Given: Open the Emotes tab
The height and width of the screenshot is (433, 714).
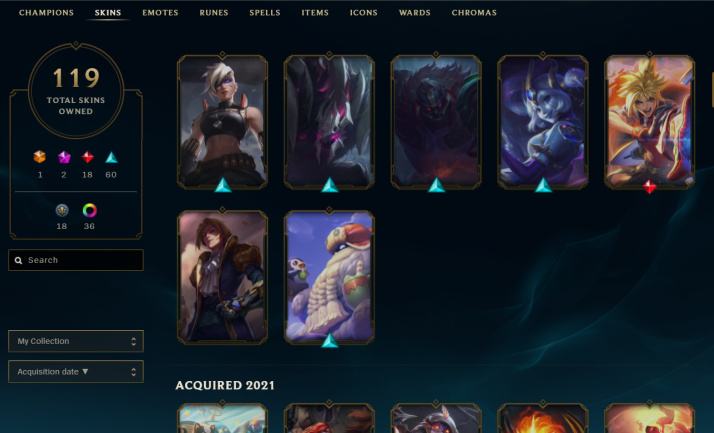Looking at the screenshot, I should pos(161,13).
